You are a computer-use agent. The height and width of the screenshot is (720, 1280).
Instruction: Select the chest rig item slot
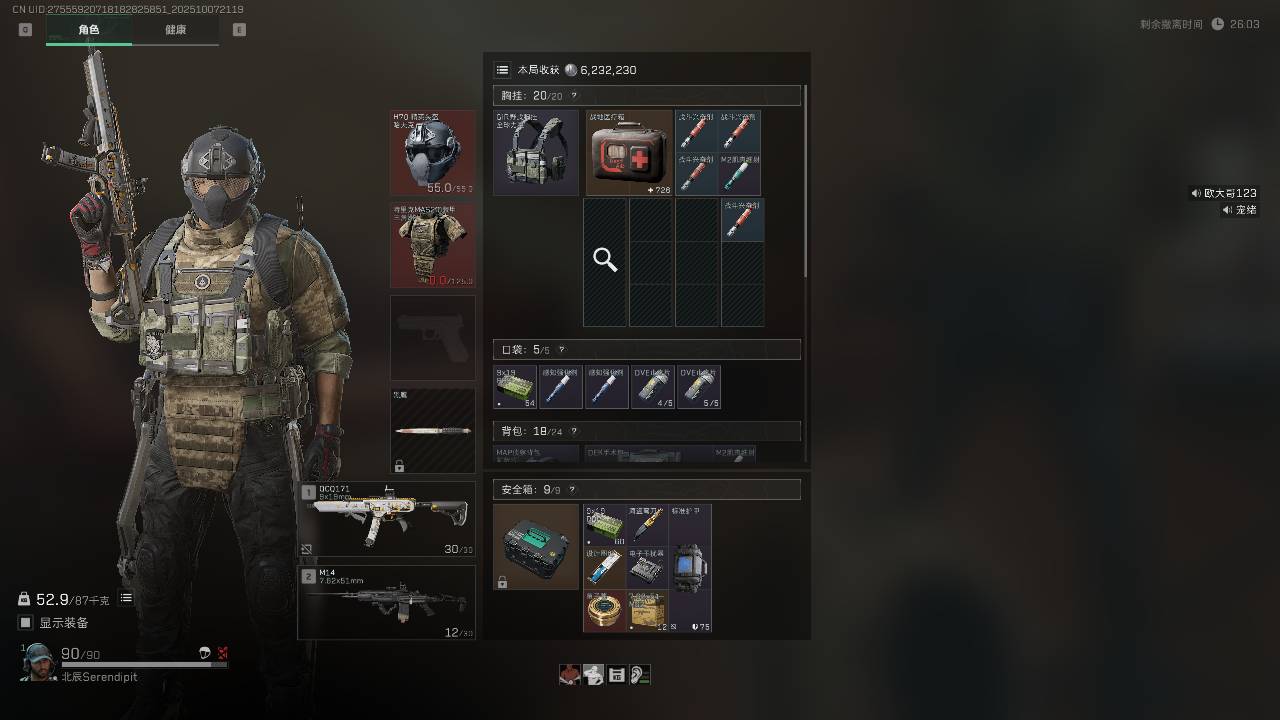point(536,153)
